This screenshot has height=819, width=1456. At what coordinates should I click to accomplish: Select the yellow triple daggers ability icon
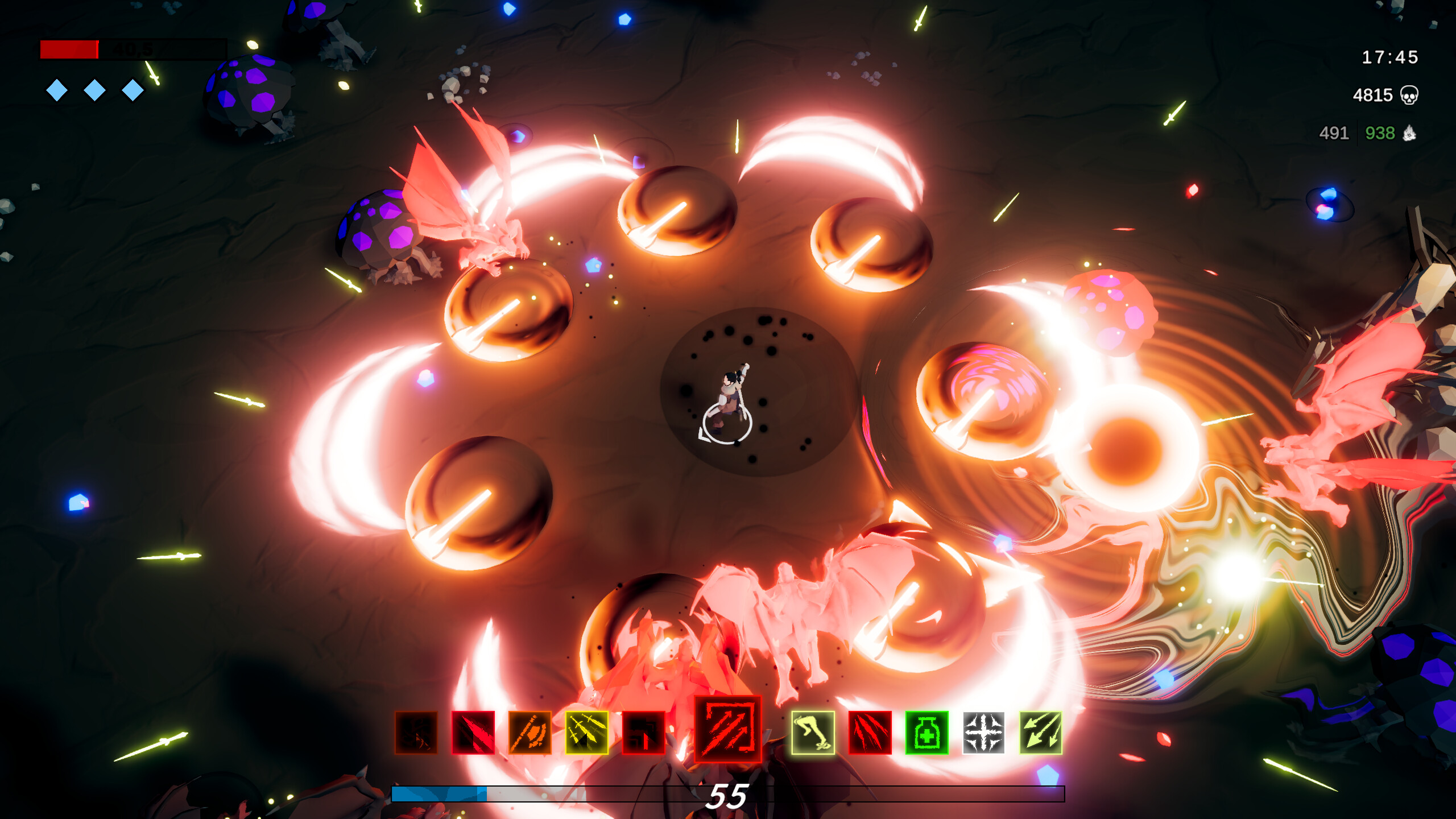587,732
